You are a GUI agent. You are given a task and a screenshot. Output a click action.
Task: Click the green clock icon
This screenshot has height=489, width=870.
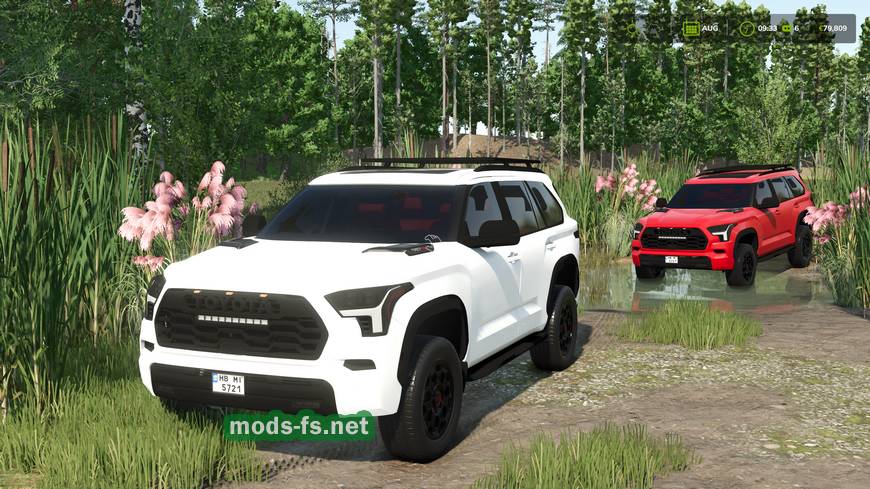[x=747, y=28]
